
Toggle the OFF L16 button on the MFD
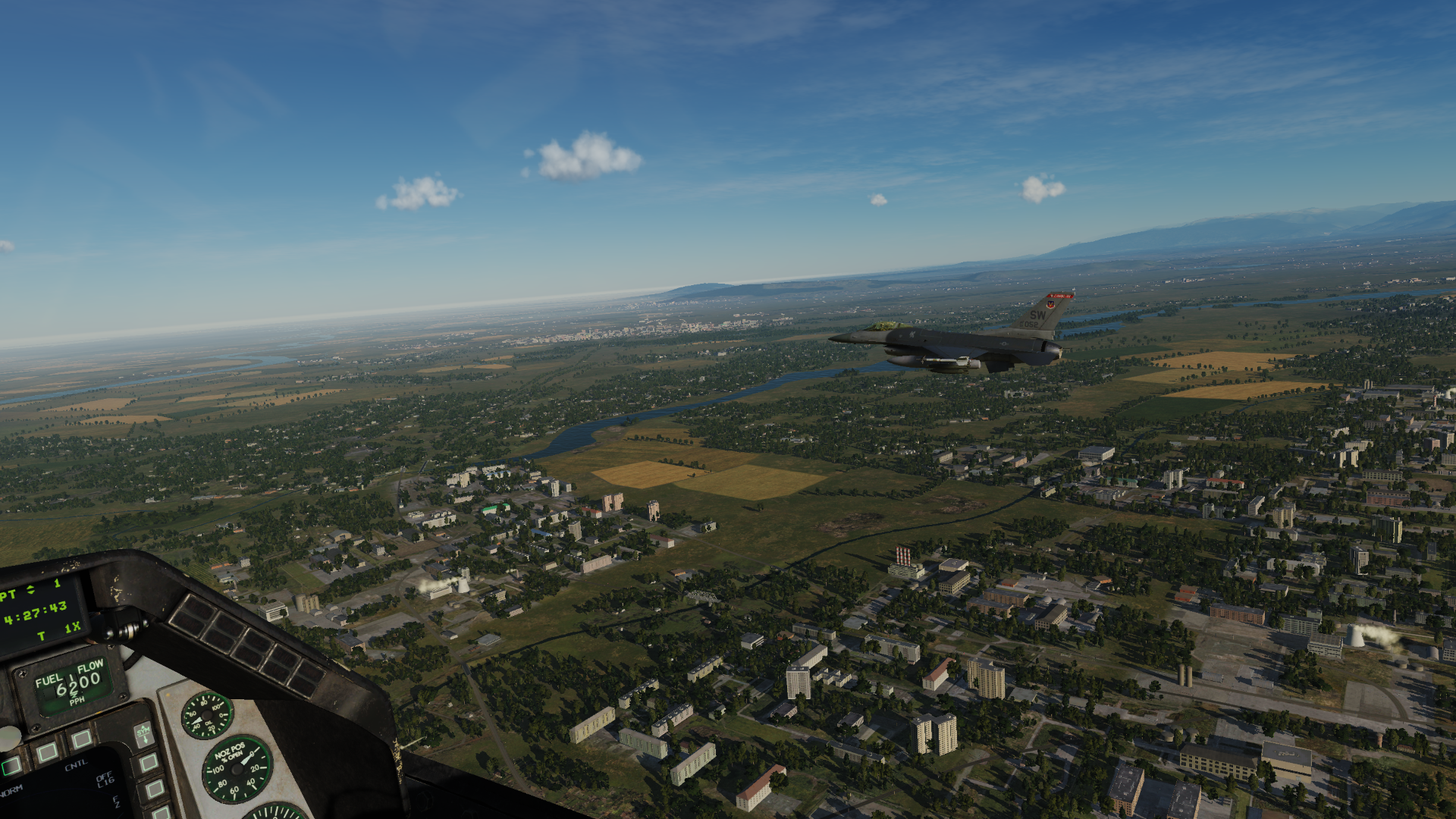point(149,762)
